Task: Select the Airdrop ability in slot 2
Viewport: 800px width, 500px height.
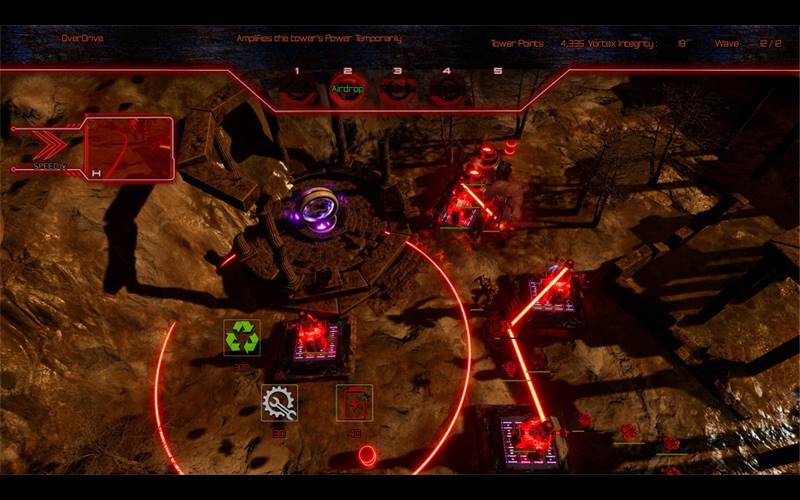Action: point(347,89)
